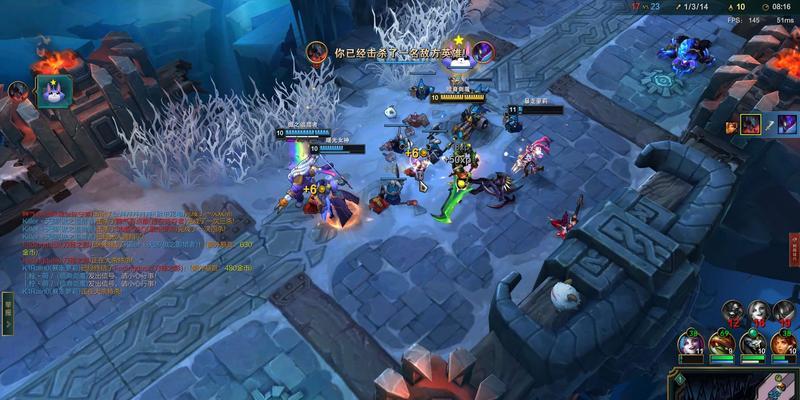Click the teal diamond button above minimap
Image resolution: width=800 pixels, height=400 pixels.
(x=680, y=377)
